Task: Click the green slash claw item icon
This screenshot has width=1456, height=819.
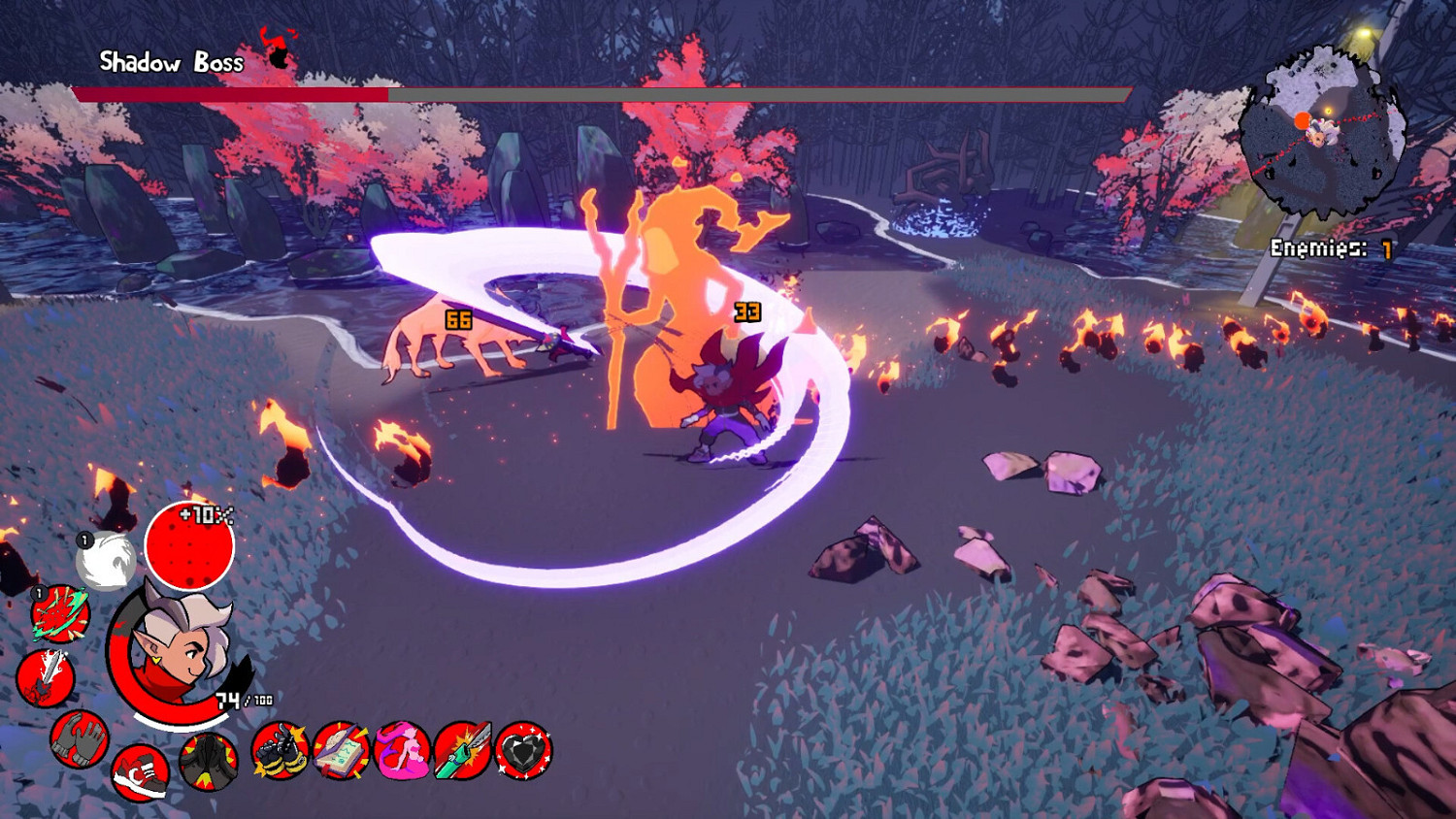Action: point(60,613)
